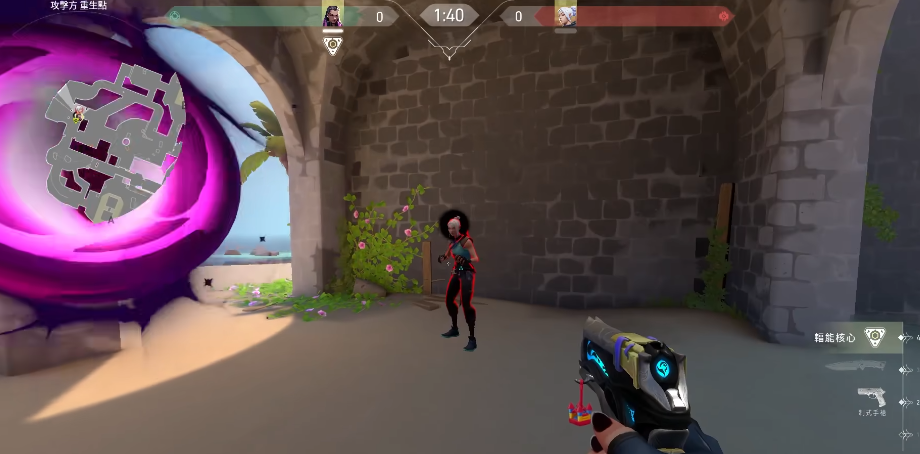Viewport: 920px width, 454px height.
Task: Click the defender team white-haired agent portrait
Action: pyautogui.click(x=566, y=16)
